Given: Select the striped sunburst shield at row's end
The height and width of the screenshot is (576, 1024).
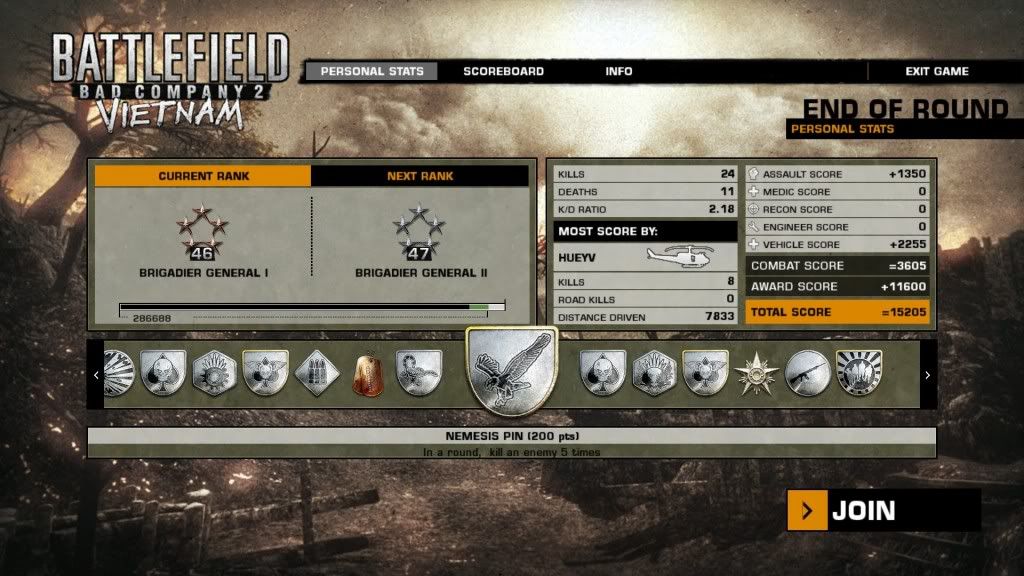Looking at the screenshot, I should point(858,373).
